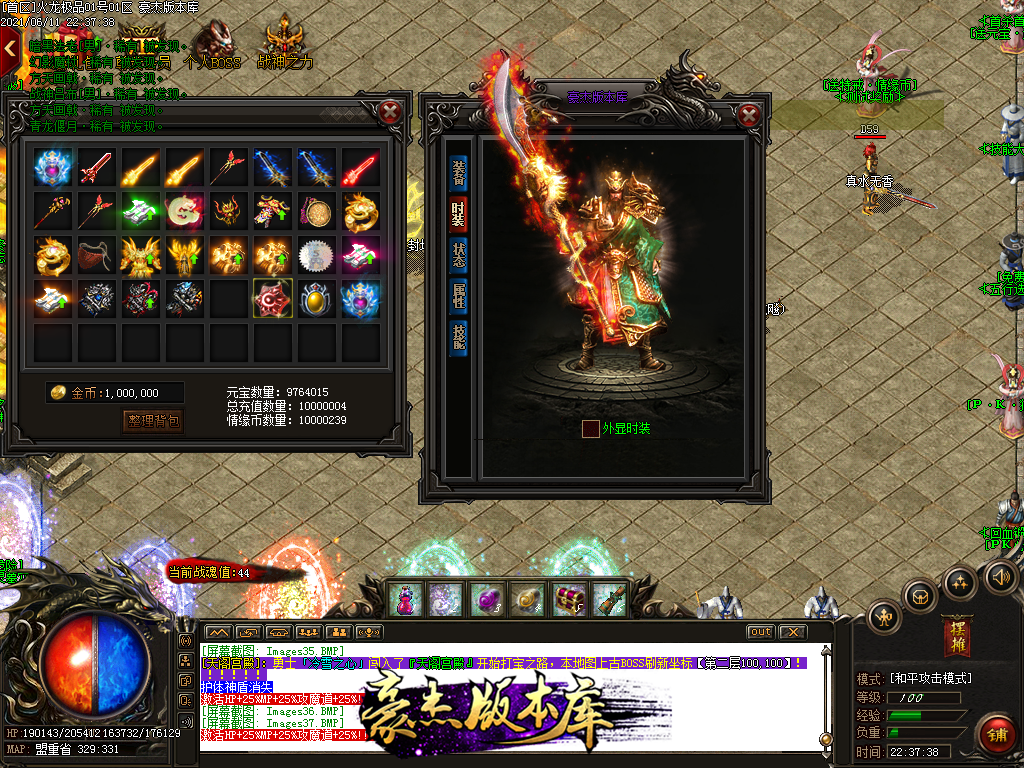Open the 战神之力 icon at top
1024x768 pixels.
click(284, 45)
